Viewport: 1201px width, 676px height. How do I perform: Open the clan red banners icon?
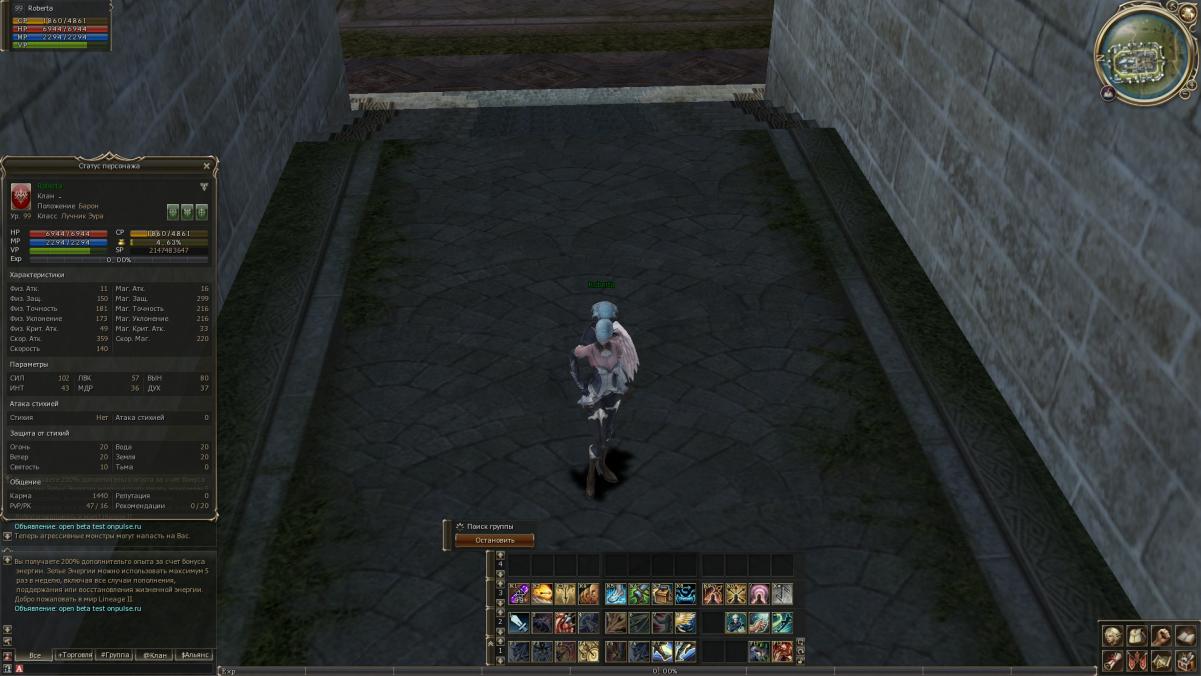(1136, 661)
